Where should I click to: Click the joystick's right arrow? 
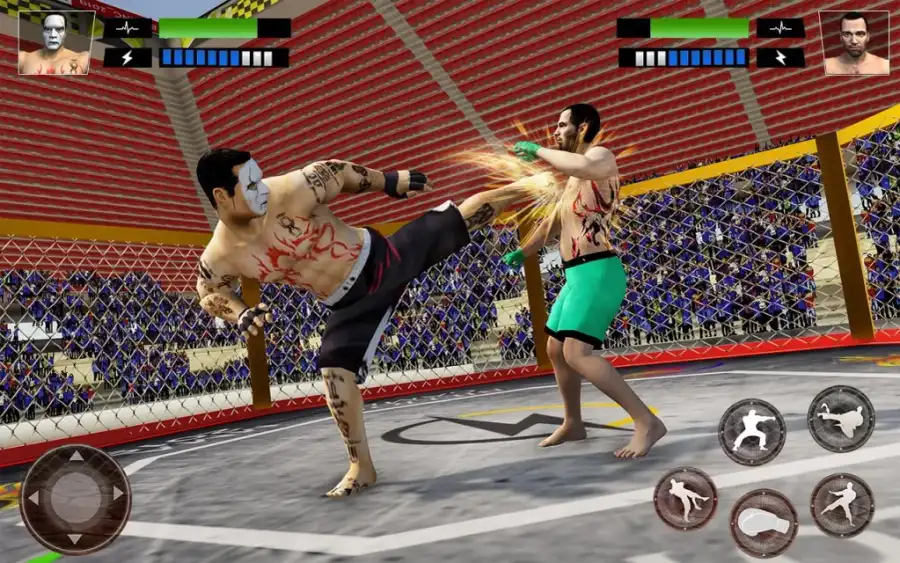[x=119, y=494]
